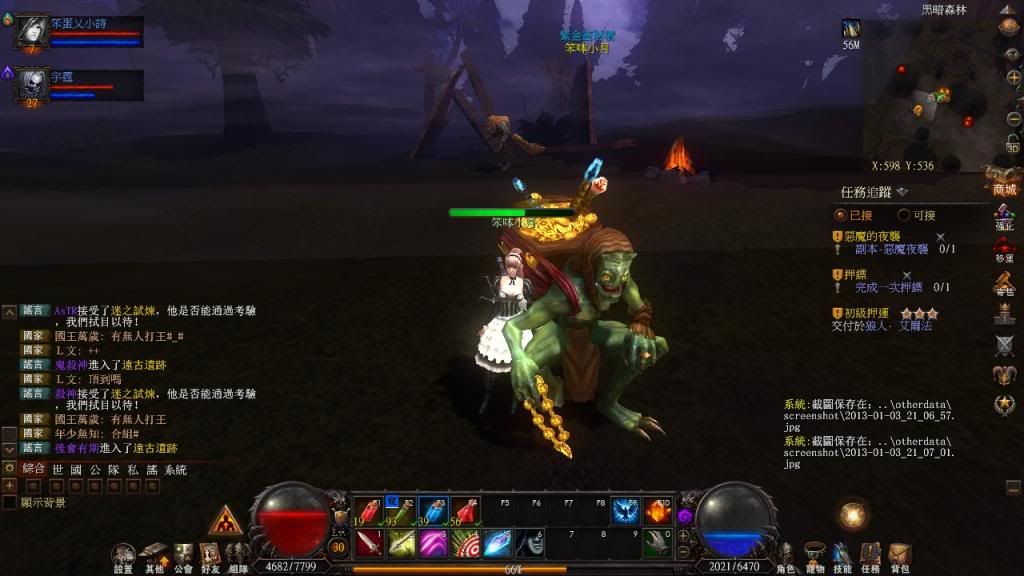Viewport: 1024px width, 576px height.
Task: Select party member 宇霆 portrait
Action: tap(29, 84)
